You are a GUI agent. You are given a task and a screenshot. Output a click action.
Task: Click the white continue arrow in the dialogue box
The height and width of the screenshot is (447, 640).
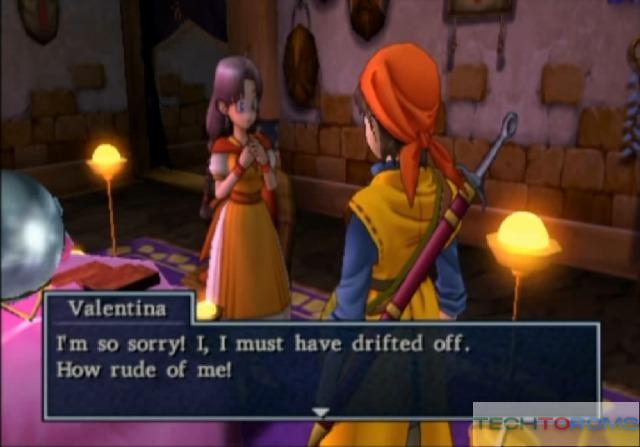[x=320, y=411]
